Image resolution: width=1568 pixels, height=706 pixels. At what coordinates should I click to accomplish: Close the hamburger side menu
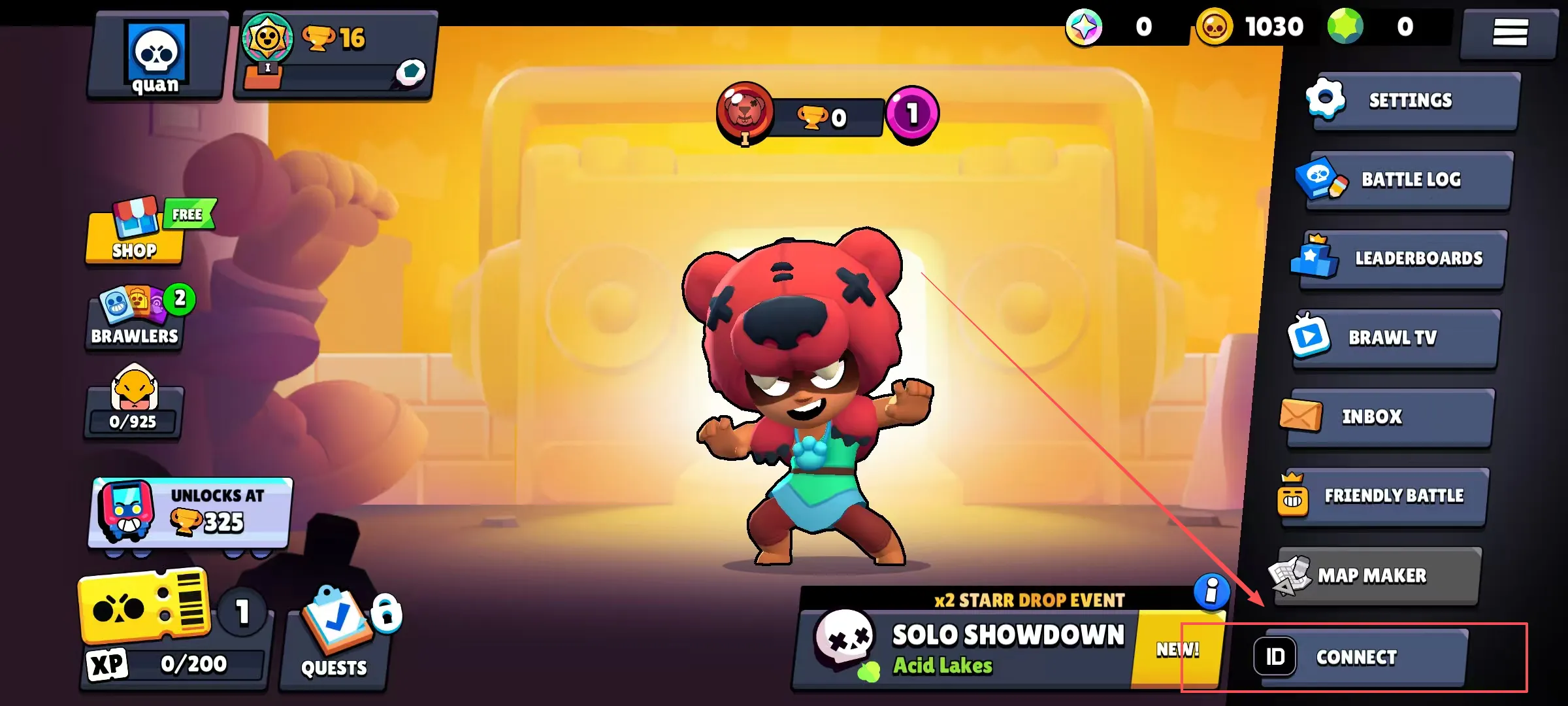pos(1509,33)
